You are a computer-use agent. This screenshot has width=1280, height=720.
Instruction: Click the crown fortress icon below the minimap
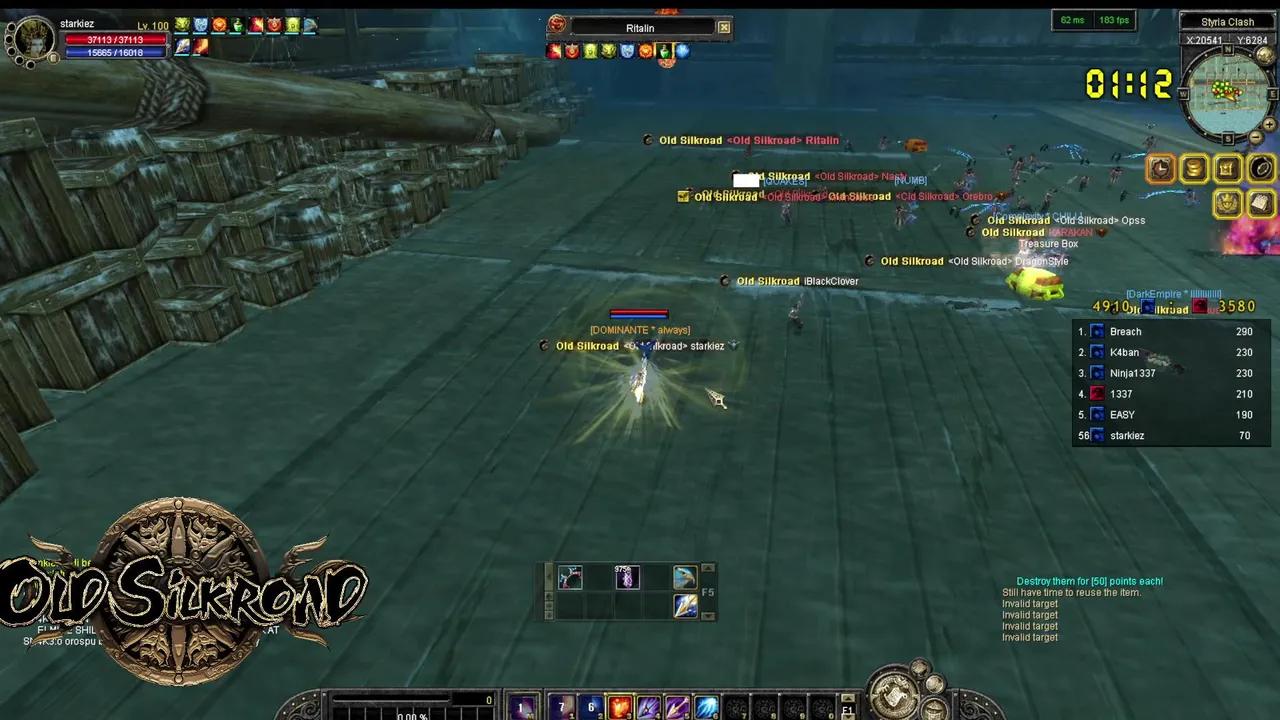point(1226,168)
